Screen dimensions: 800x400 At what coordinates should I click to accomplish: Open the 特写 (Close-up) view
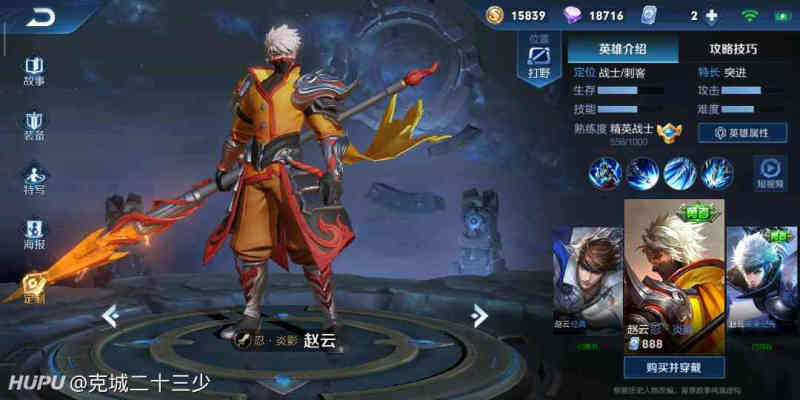coord(34,180)
